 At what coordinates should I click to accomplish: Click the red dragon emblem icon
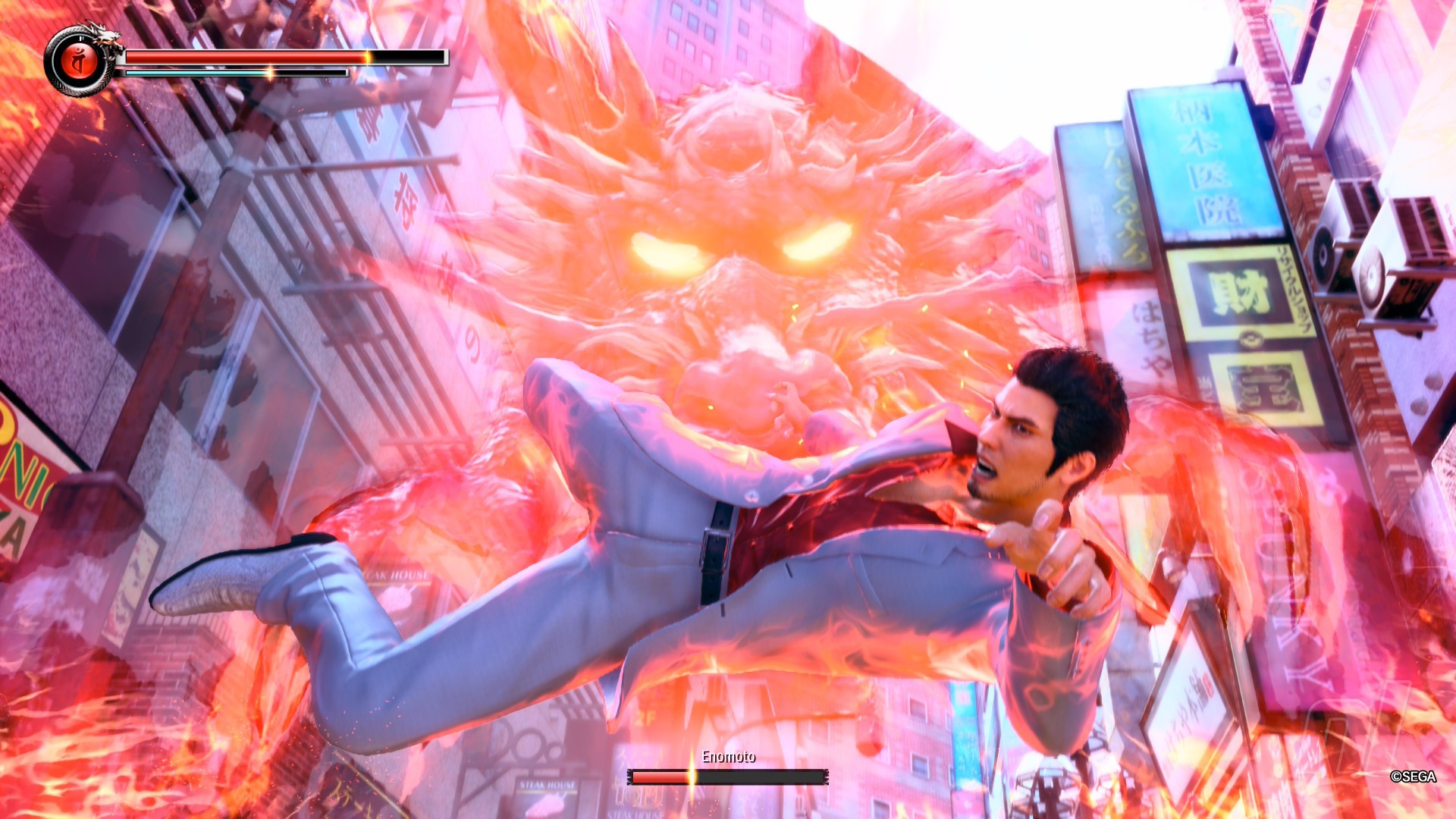pyautogui.click(x=77, y=61)
